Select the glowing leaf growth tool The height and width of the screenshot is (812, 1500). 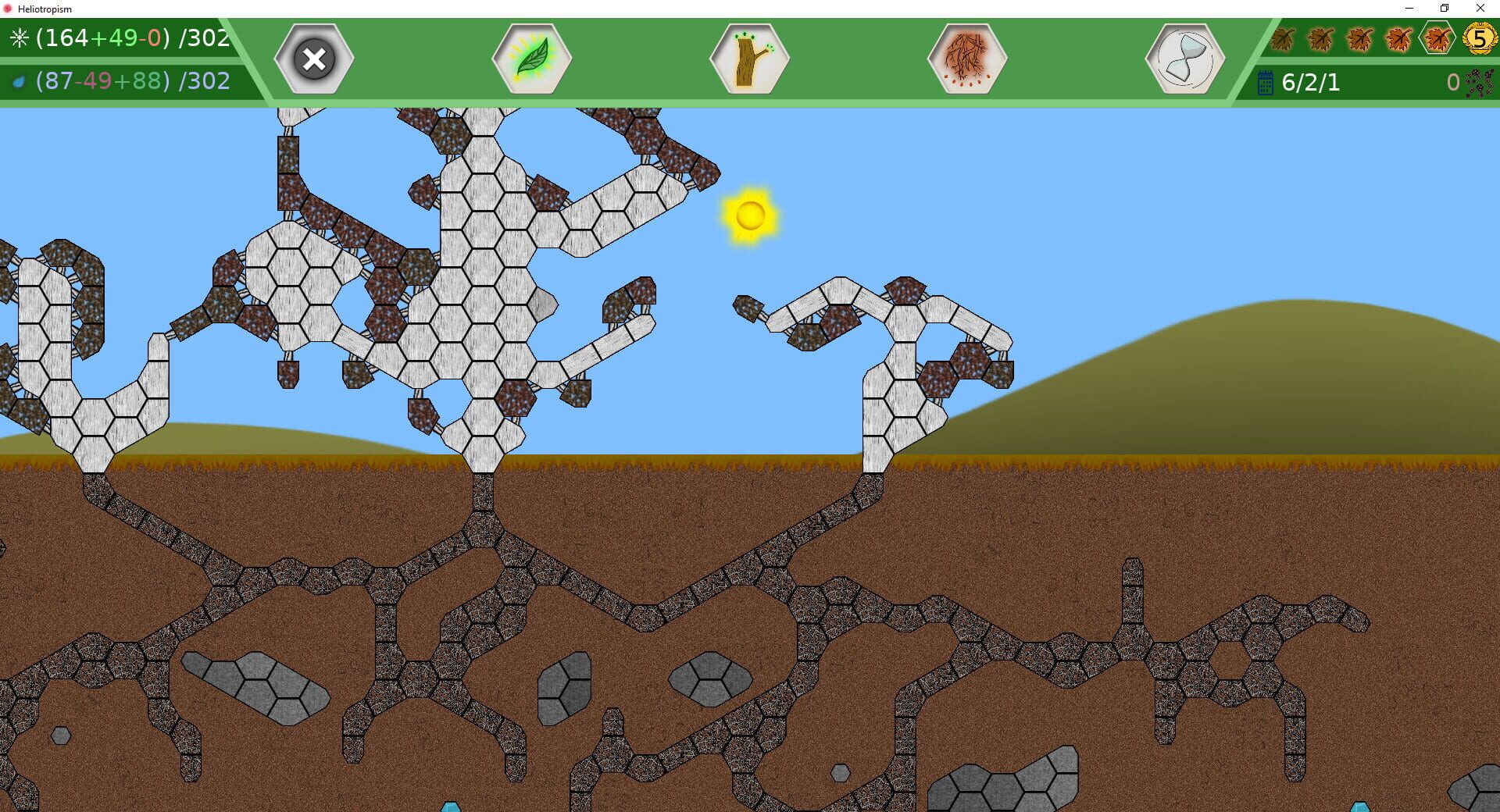coord(530,59)
